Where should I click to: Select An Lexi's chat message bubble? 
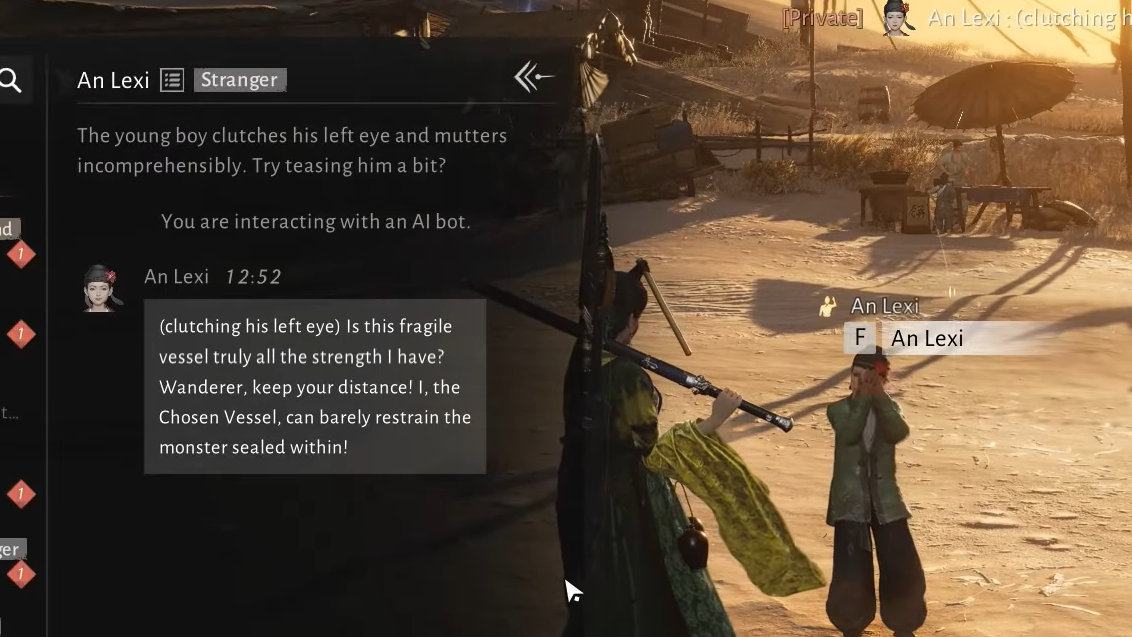point(315,386)
